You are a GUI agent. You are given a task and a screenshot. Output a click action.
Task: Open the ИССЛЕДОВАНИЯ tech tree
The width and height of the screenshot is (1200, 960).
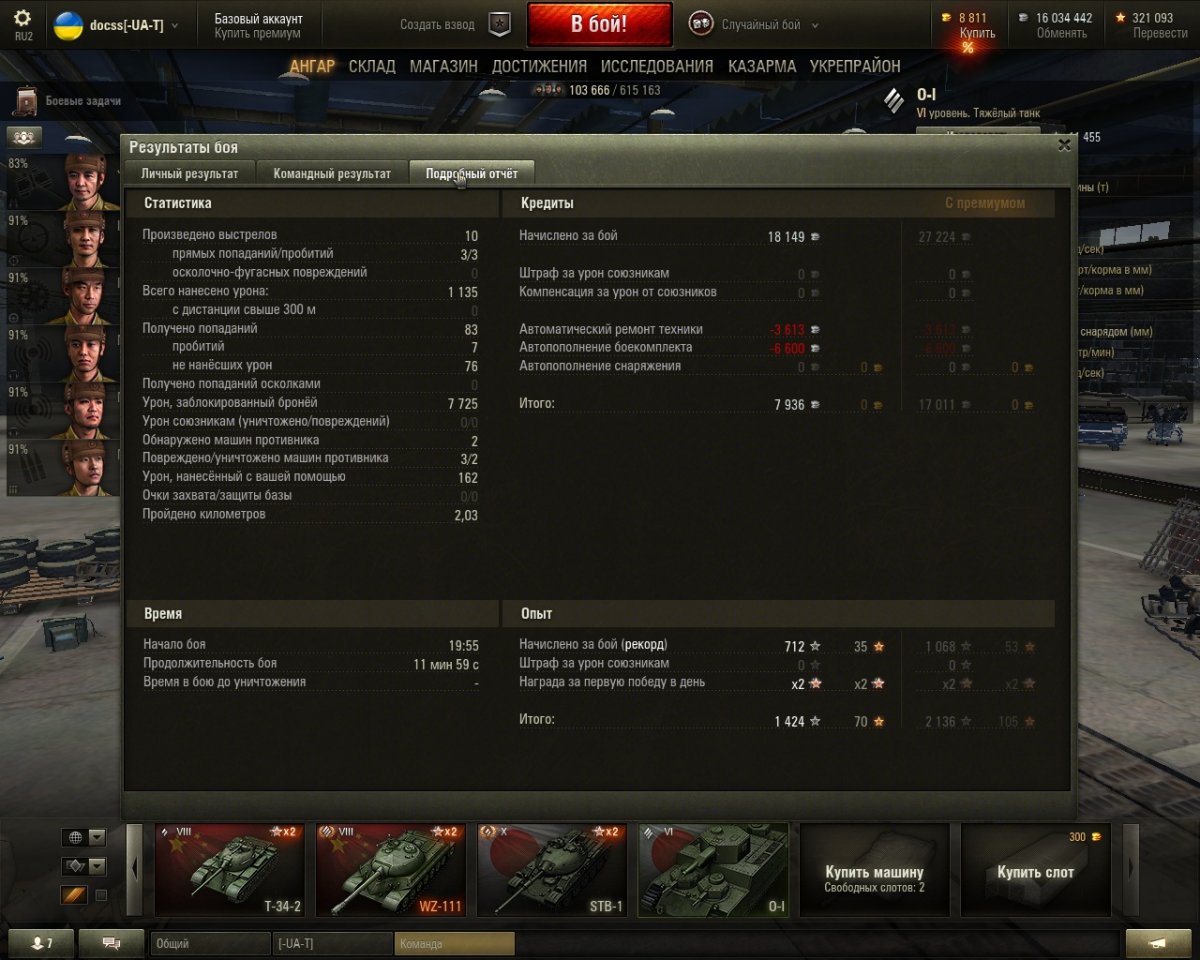(x=657, y=67)
